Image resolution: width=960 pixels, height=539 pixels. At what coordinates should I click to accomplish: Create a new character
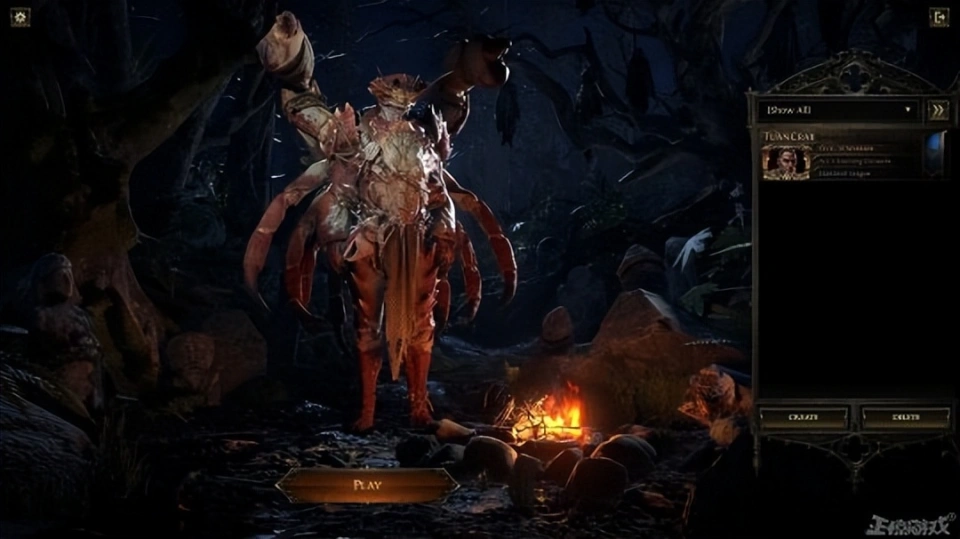click(x=804, y=417)
